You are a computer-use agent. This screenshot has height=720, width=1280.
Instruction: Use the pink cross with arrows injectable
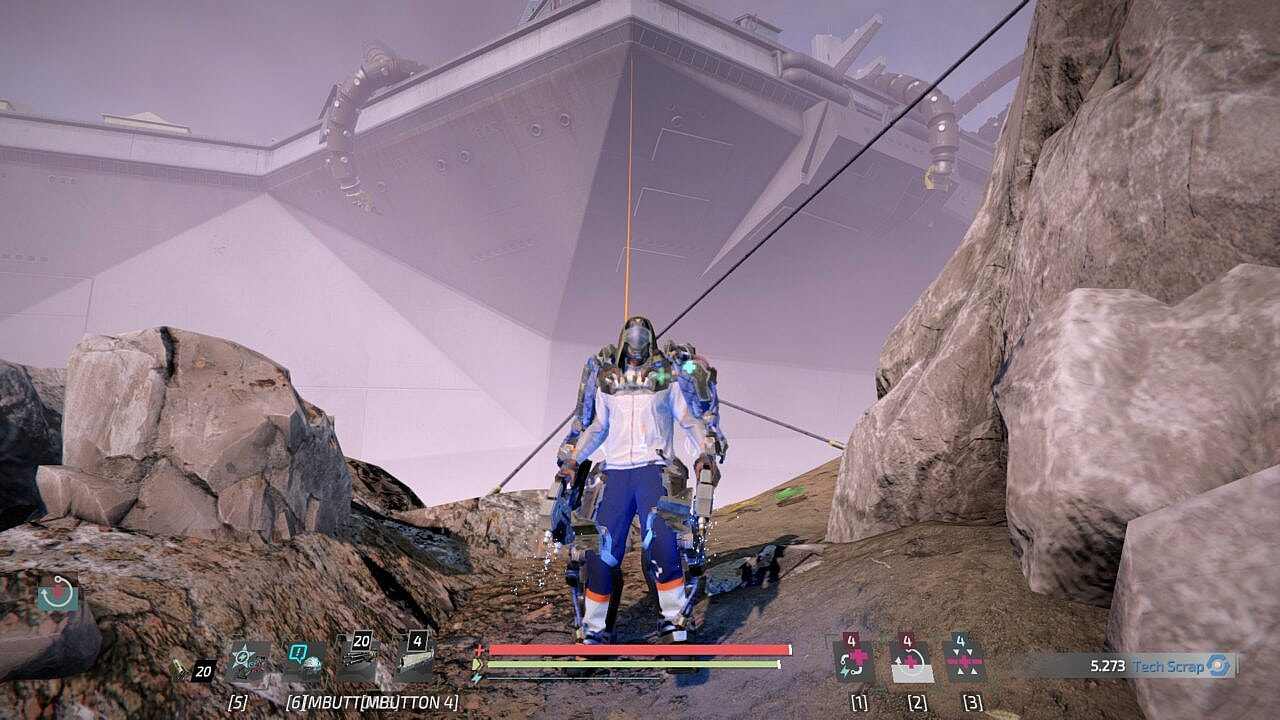point(965,661)
